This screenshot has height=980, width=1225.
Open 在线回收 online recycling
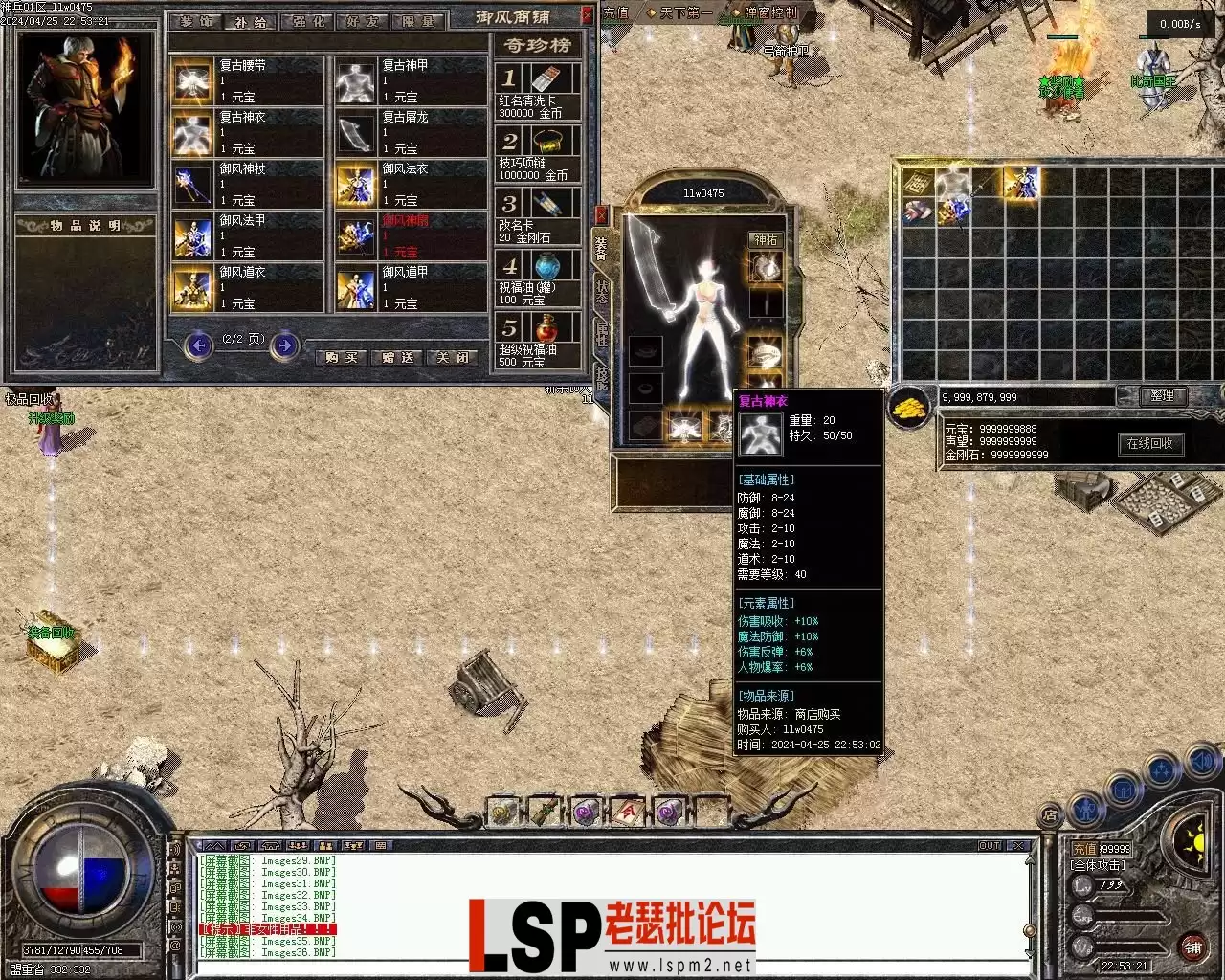[x=1150, y=444]
